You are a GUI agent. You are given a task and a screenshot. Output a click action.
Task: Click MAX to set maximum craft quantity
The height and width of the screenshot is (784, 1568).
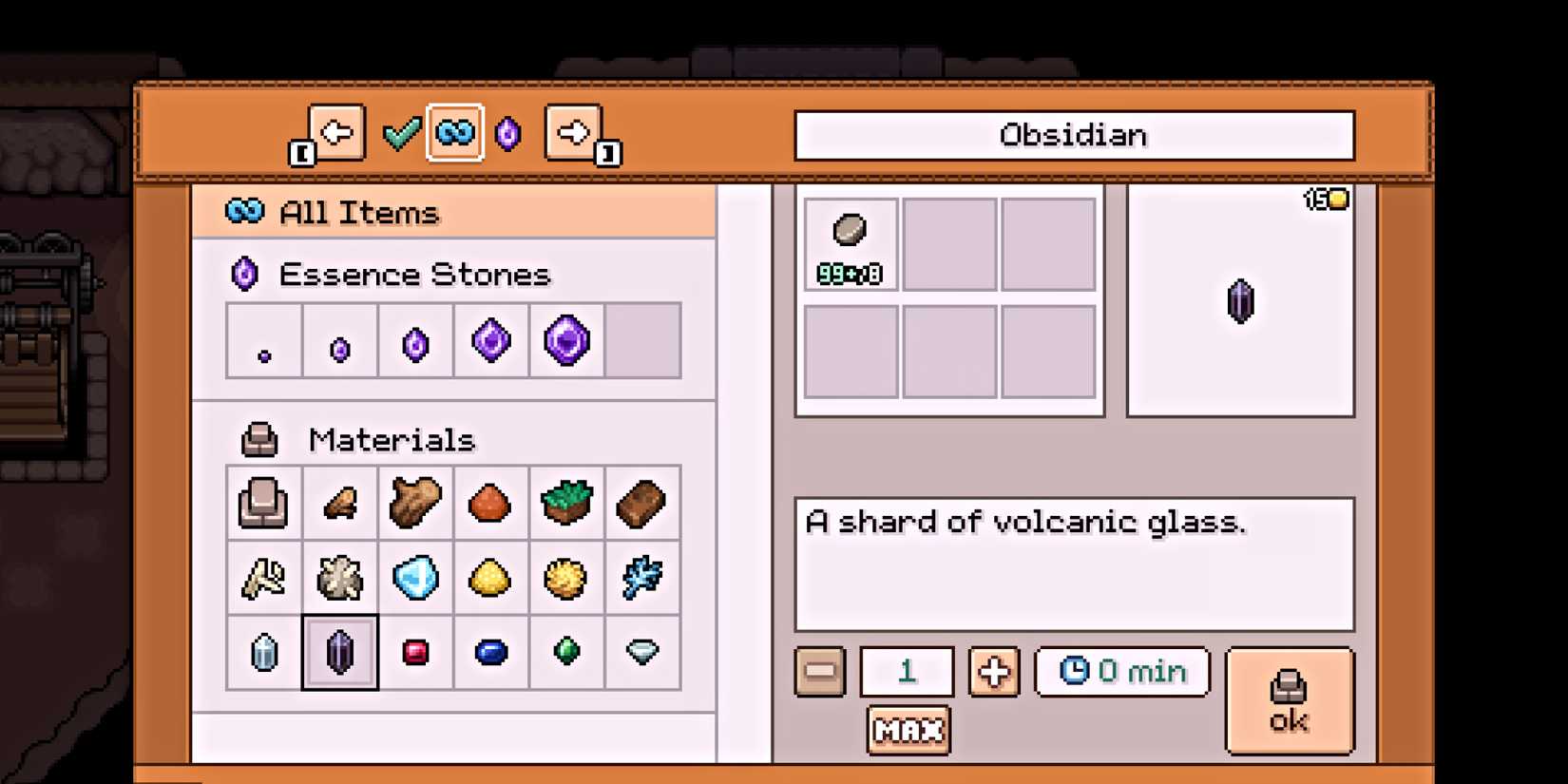pos(908,729)
